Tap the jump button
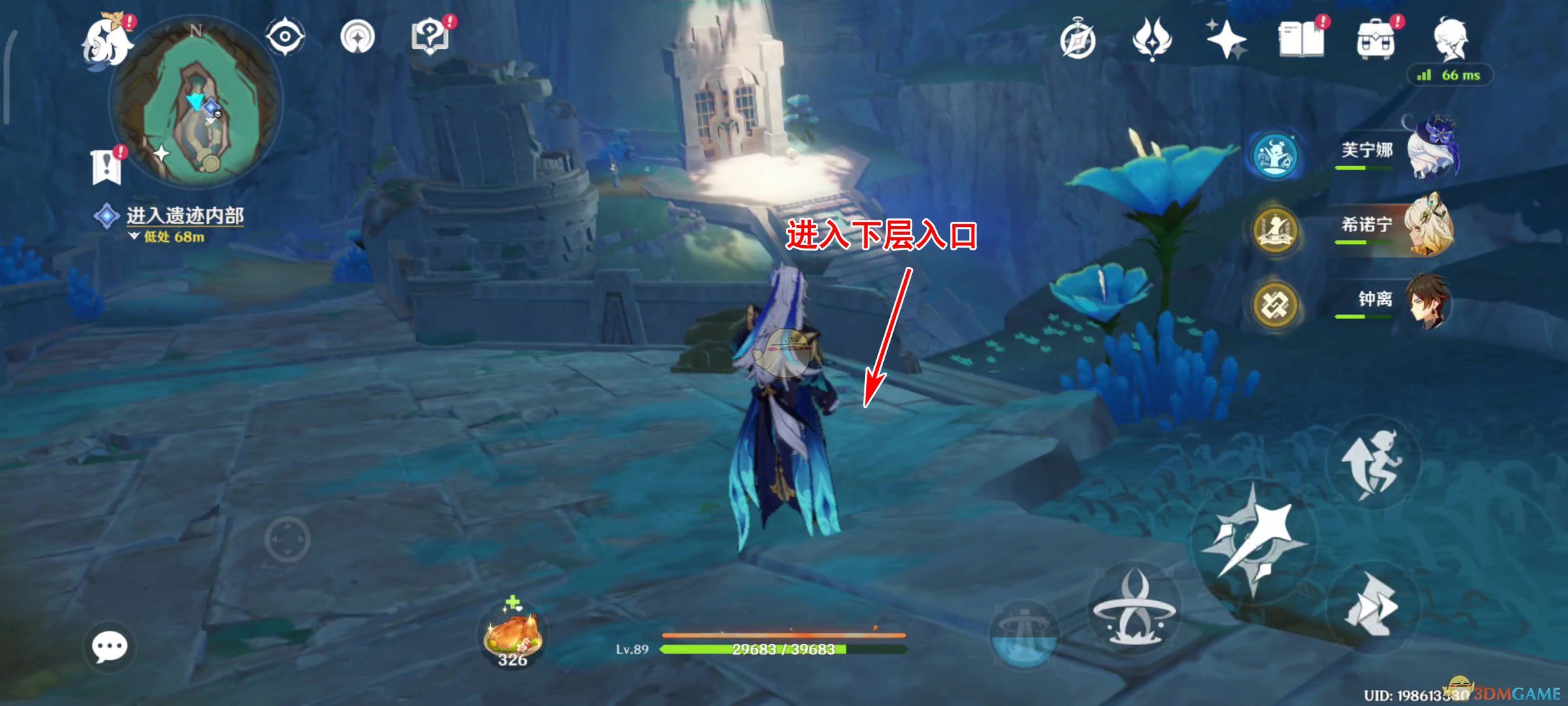Viewport: 1568px width, 706px height. 1372,463
